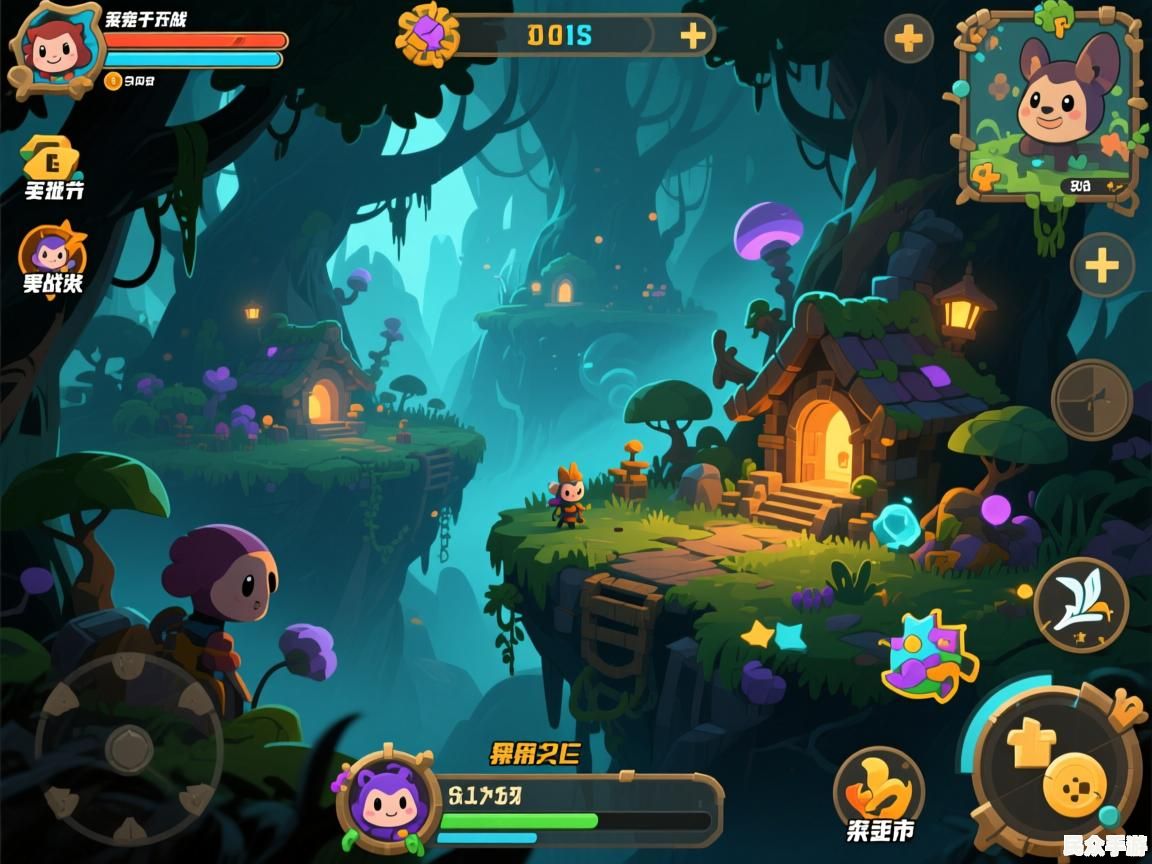
Task: Use the large gold main attack button
Action: click(x=1060, y=770)
